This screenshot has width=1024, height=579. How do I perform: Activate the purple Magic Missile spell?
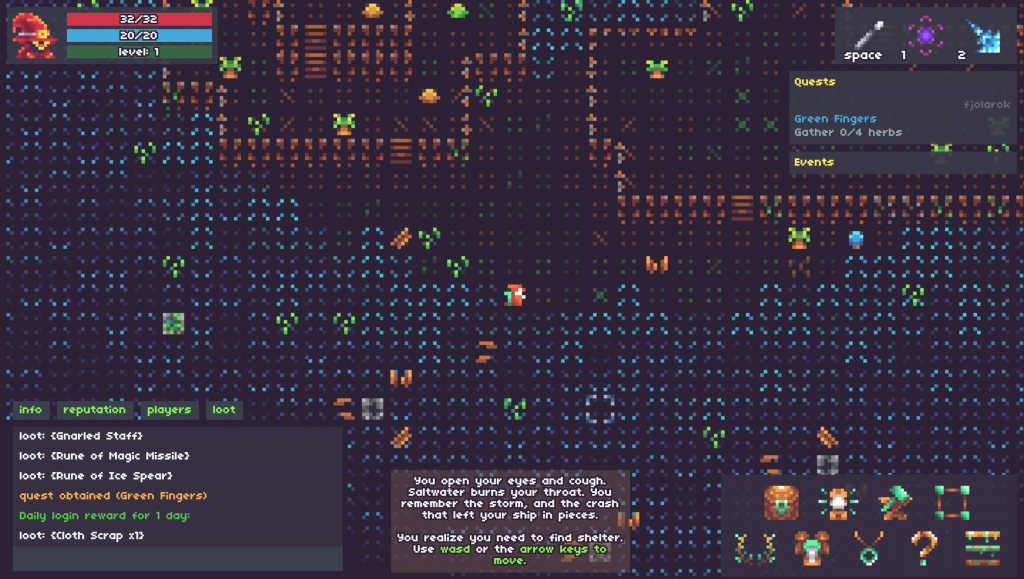click(926, 36)
